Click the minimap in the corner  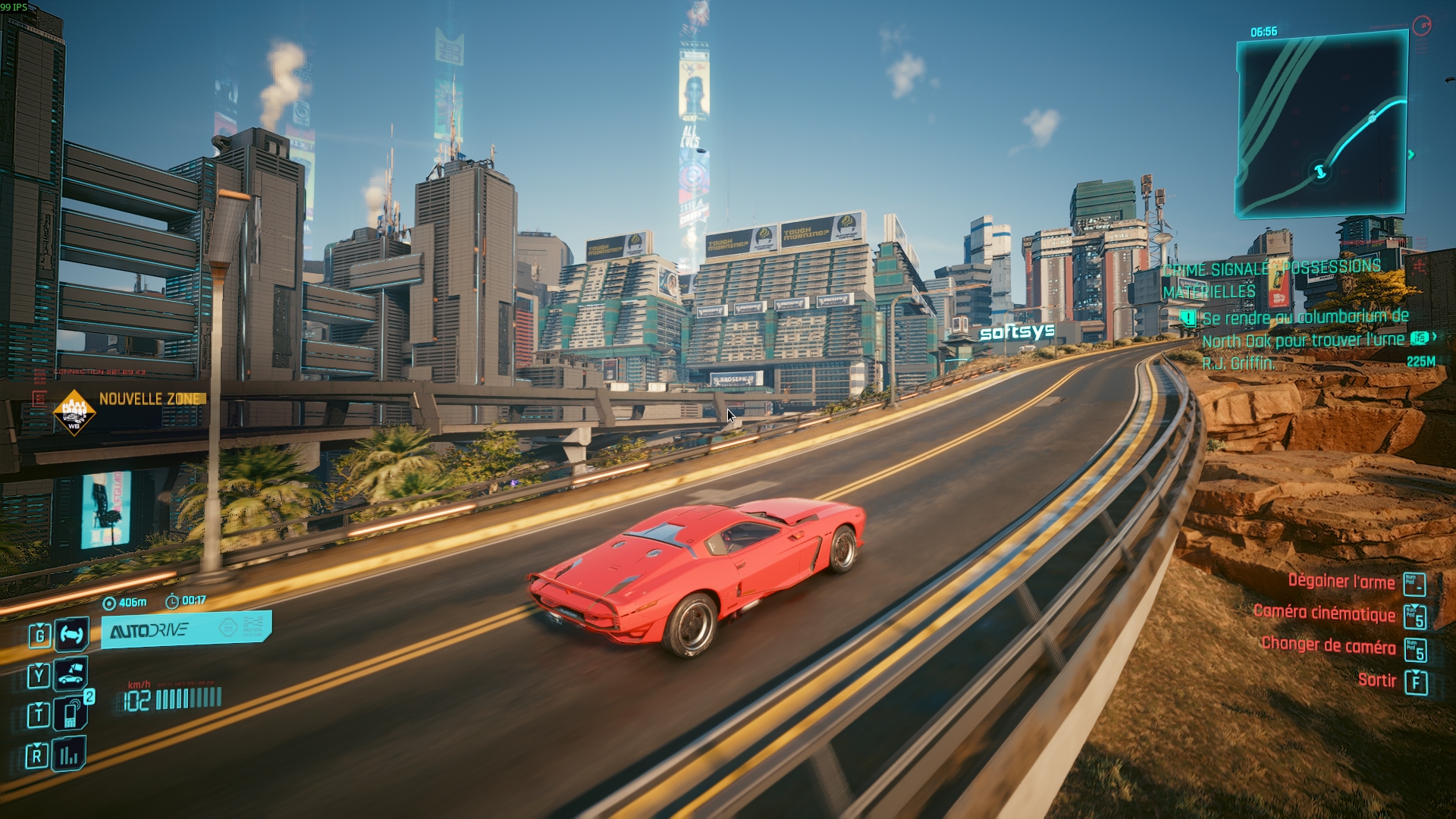1322,125
